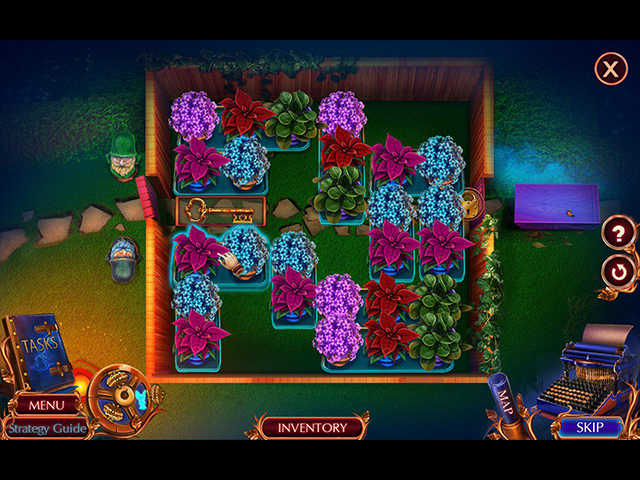640x480 pixels.
Task: Open the Strategy Guide
Action: pyautogui.click(x=44, y=428)
